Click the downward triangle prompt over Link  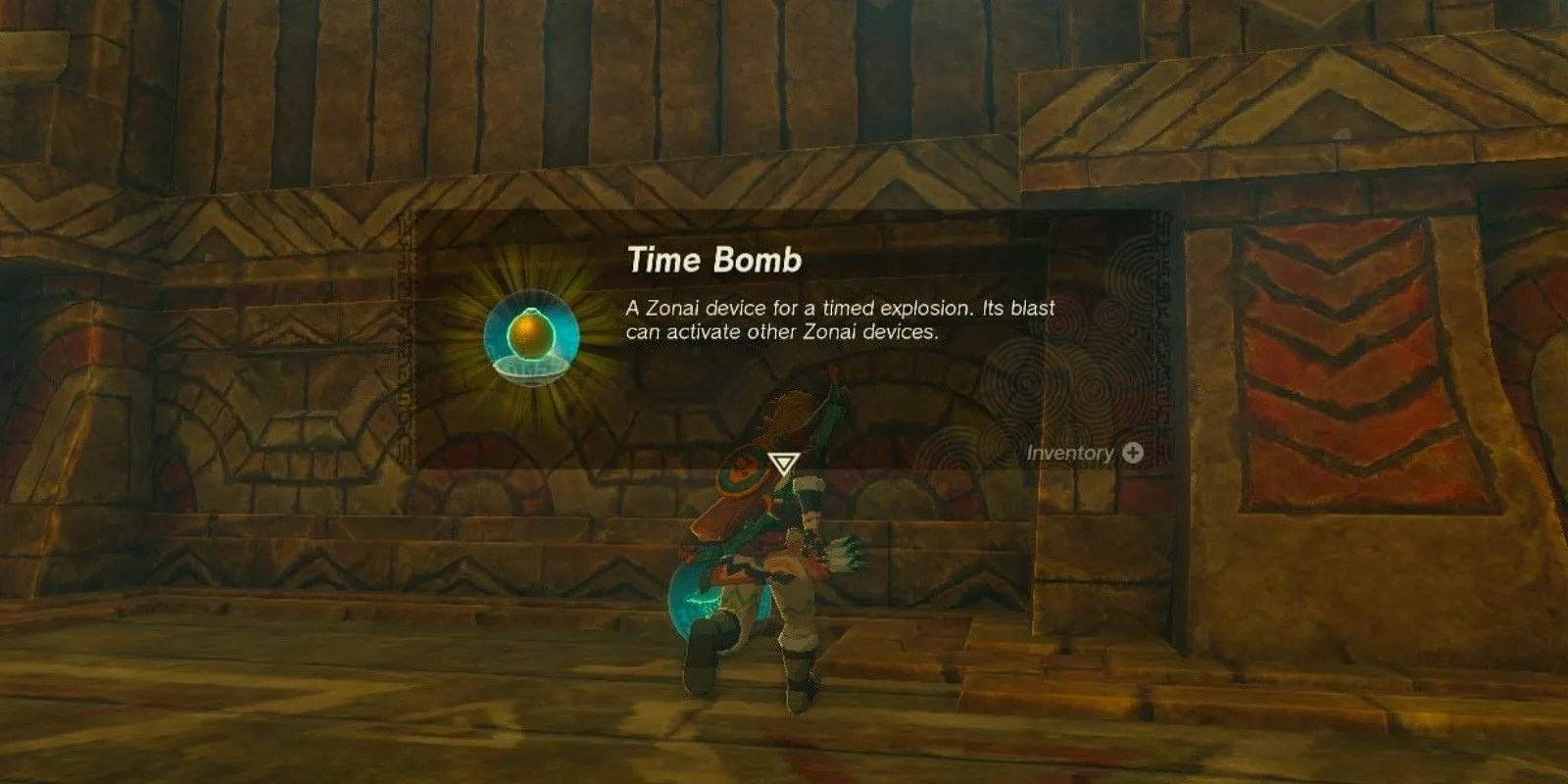786,462
